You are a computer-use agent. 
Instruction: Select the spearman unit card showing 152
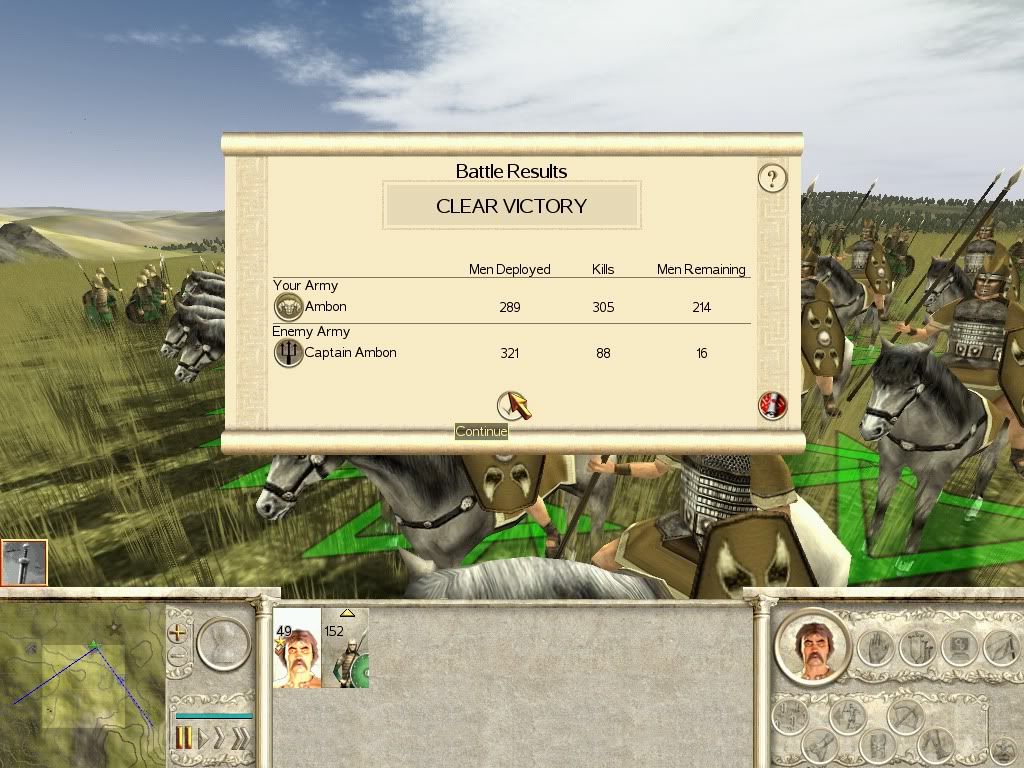click(x=346, y=648)
